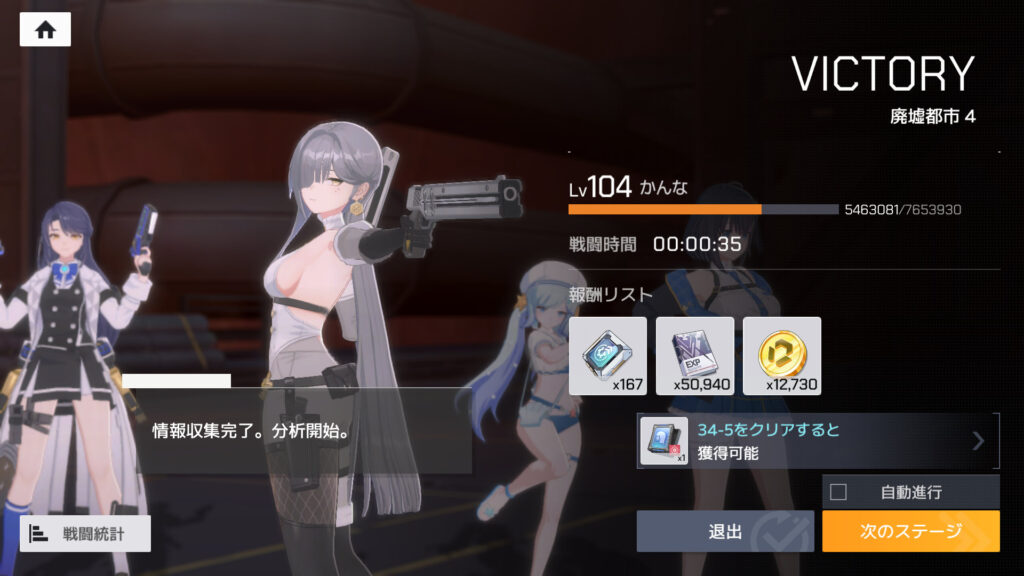
Task: Inspect the x167 core dust reward
Action: click(608, 355)
